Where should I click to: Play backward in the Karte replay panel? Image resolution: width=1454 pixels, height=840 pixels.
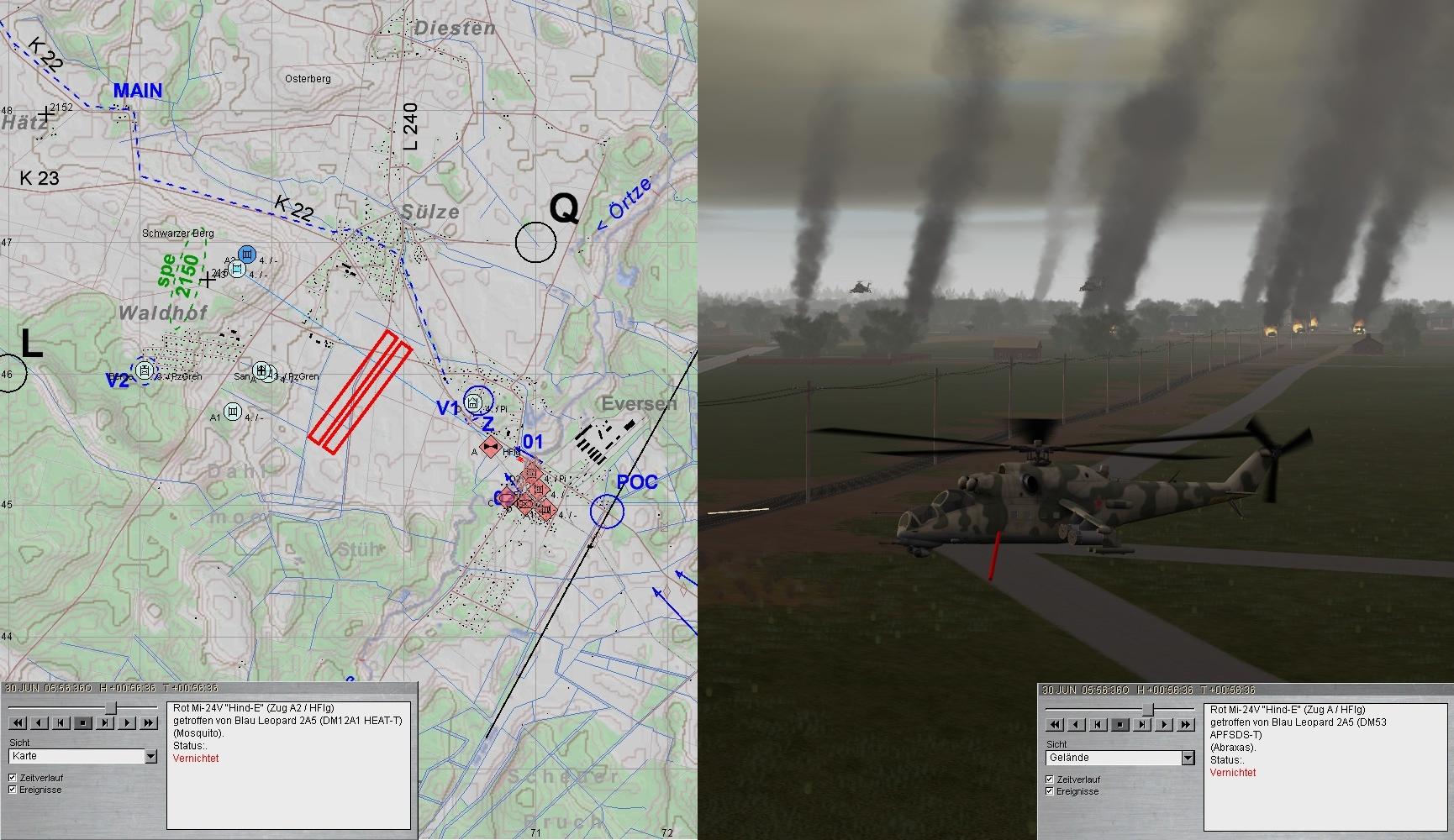[x=39, y=722]
